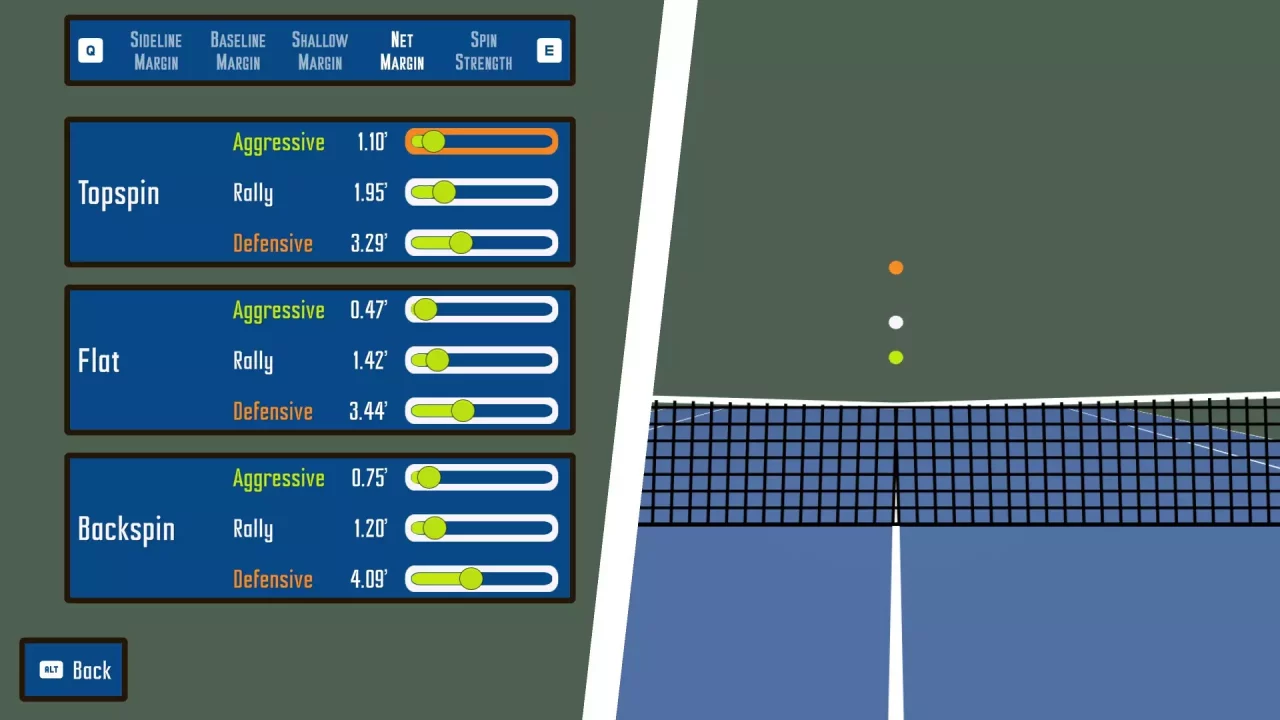This screenshot has height=720, width=1280.
Task: Click the Backspin Rally slider handle
Action: pyautogui.click(x=433, y=528)
